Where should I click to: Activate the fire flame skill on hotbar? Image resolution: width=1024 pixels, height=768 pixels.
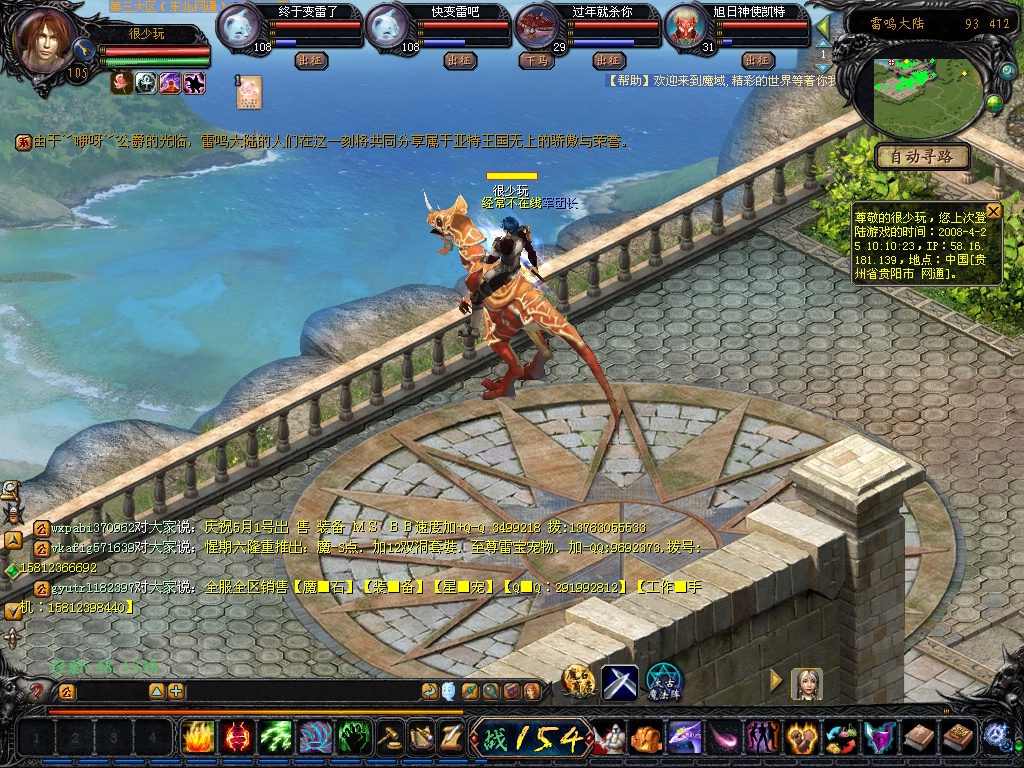click(198, 738)
